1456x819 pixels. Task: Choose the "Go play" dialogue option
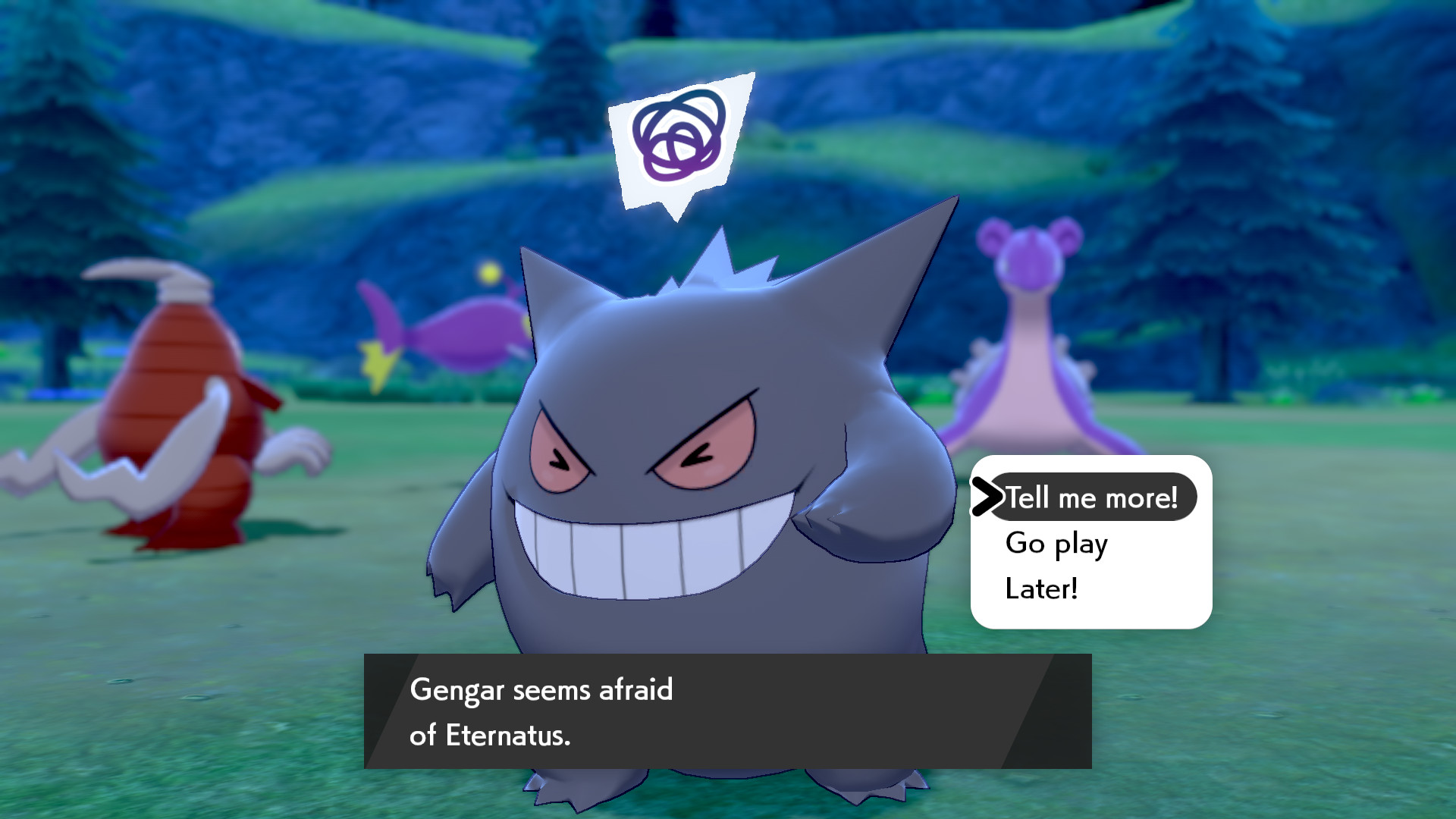[x=1057, y=543]
